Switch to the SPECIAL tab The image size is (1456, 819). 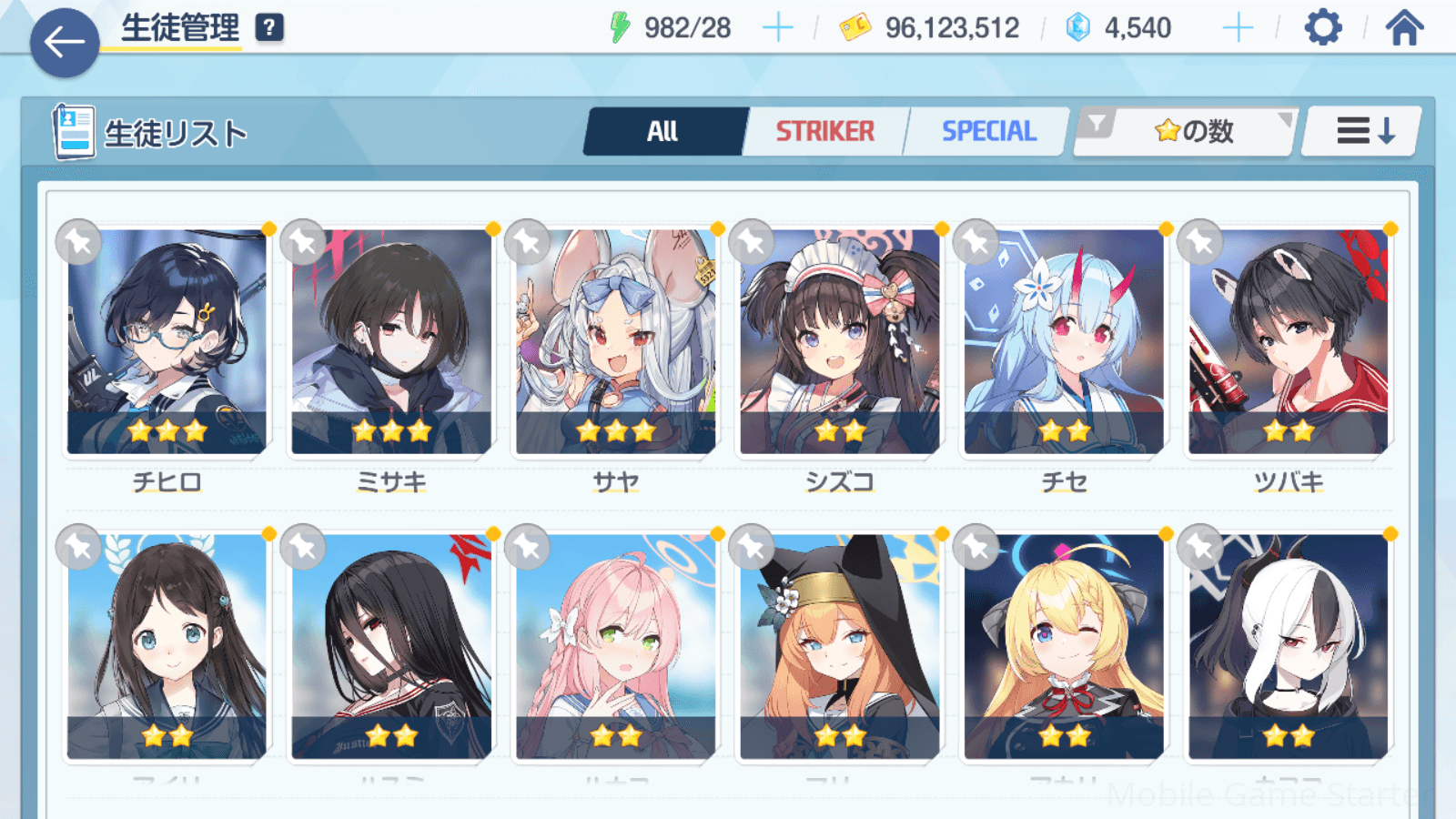pos(988,132)
